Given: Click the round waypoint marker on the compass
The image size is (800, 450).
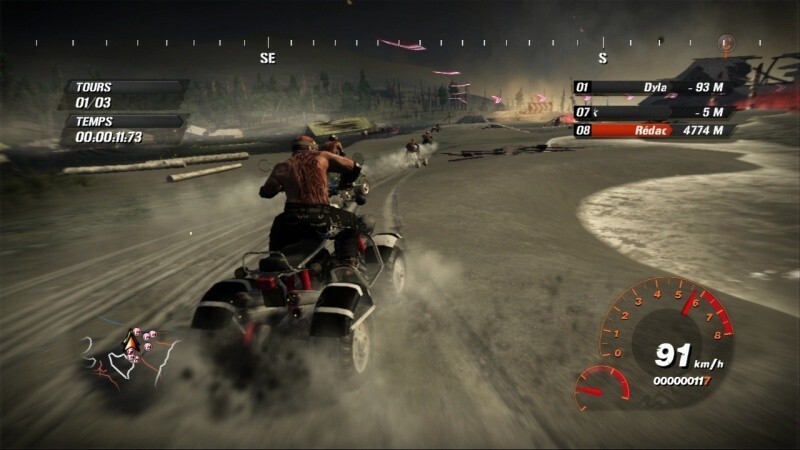Looking at the screenshot, I should coord(726,43).
